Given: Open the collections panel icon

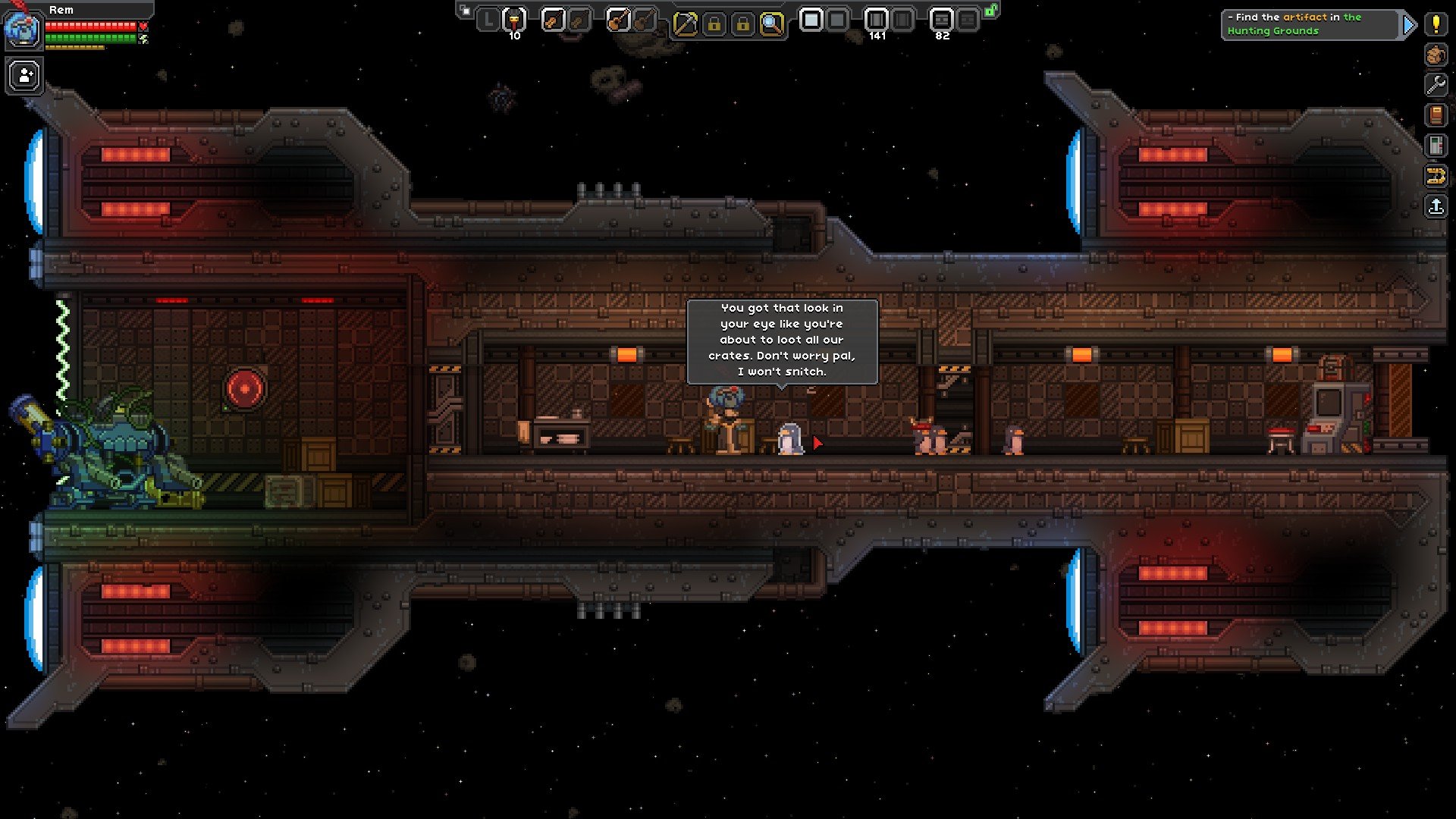Looking at the screenshot, I should click(x=1436, y=146).
